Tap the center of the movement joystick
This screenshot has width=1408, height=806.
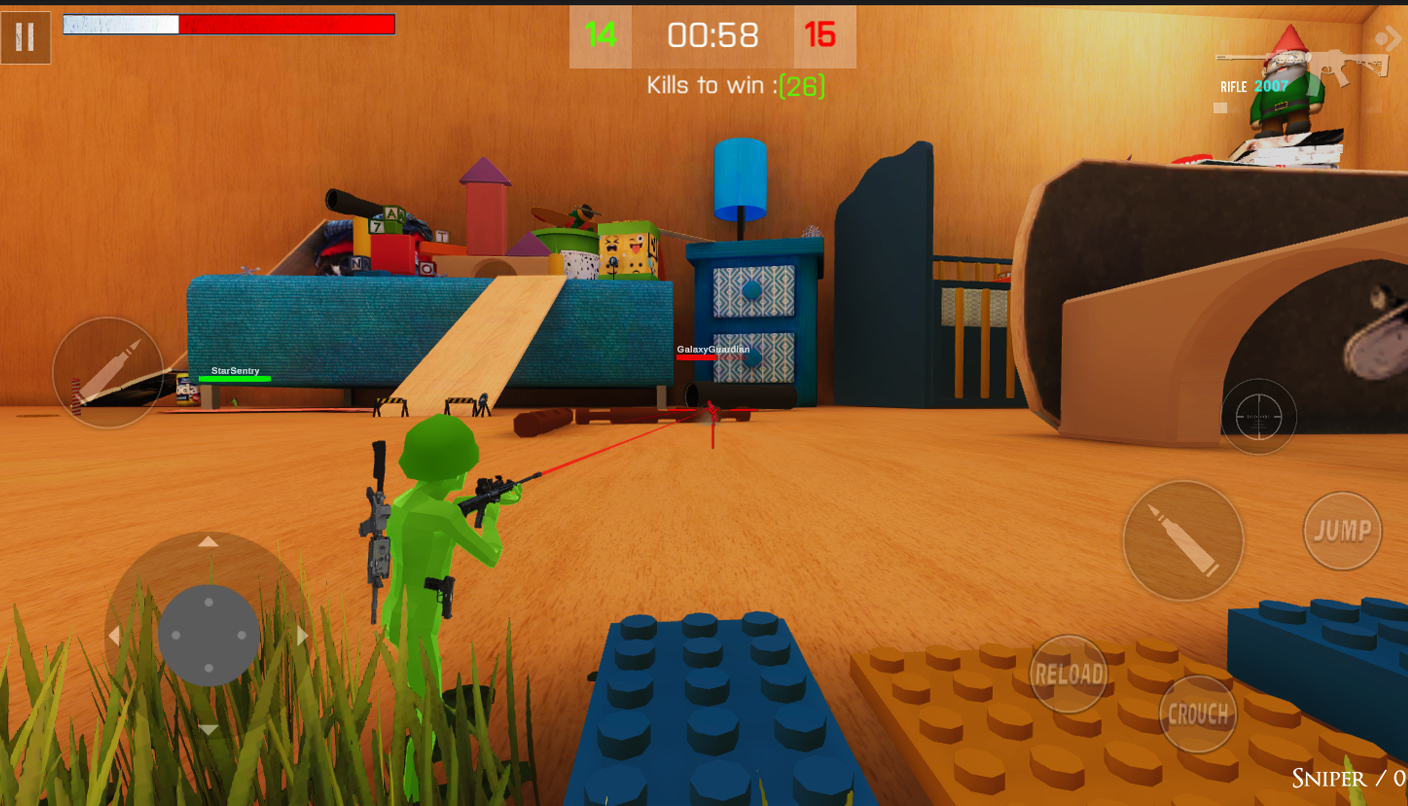(208, 633)
